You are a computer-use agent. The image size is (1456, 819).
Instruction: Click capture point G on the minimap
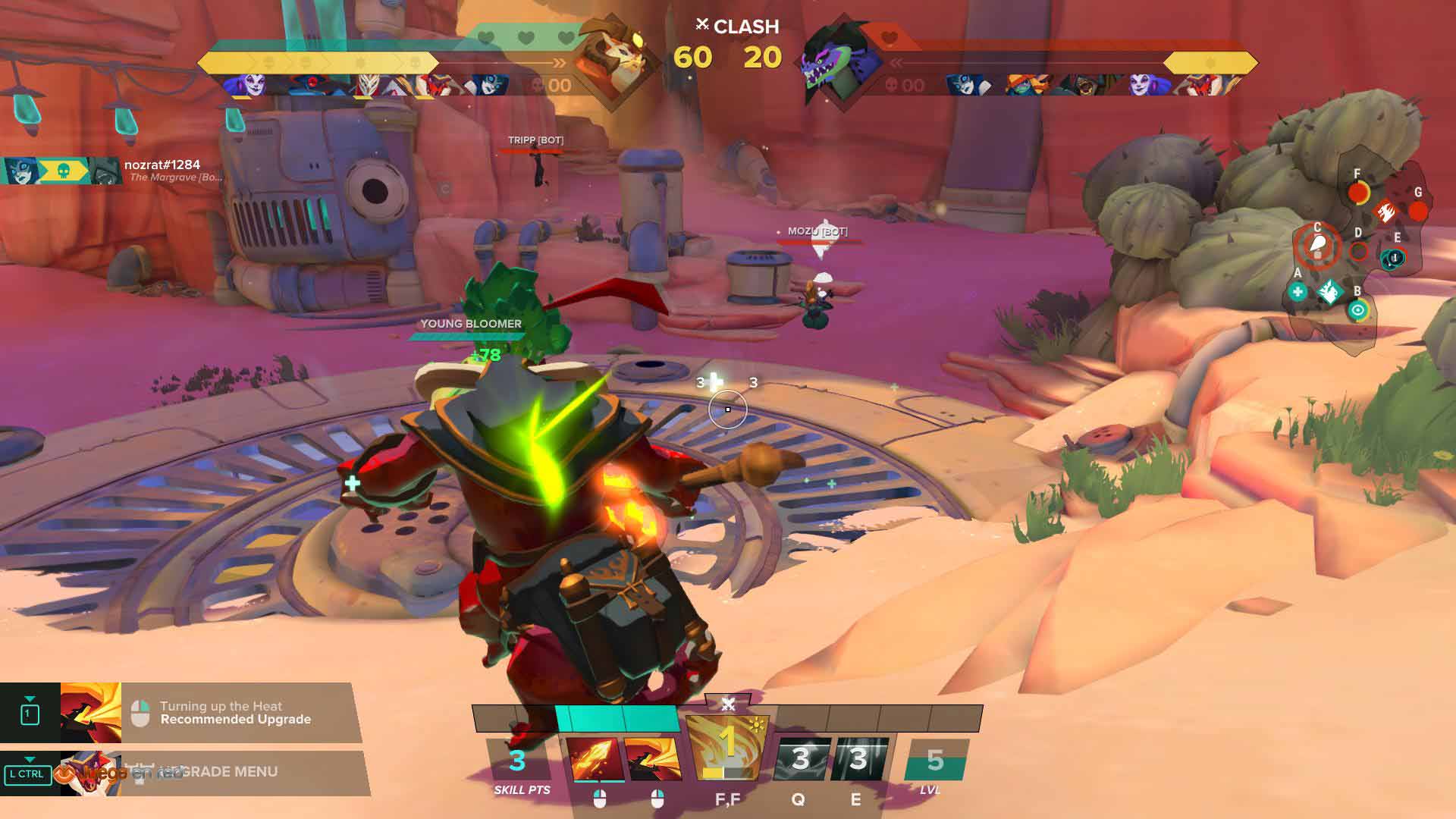[x=1417, y=211]
